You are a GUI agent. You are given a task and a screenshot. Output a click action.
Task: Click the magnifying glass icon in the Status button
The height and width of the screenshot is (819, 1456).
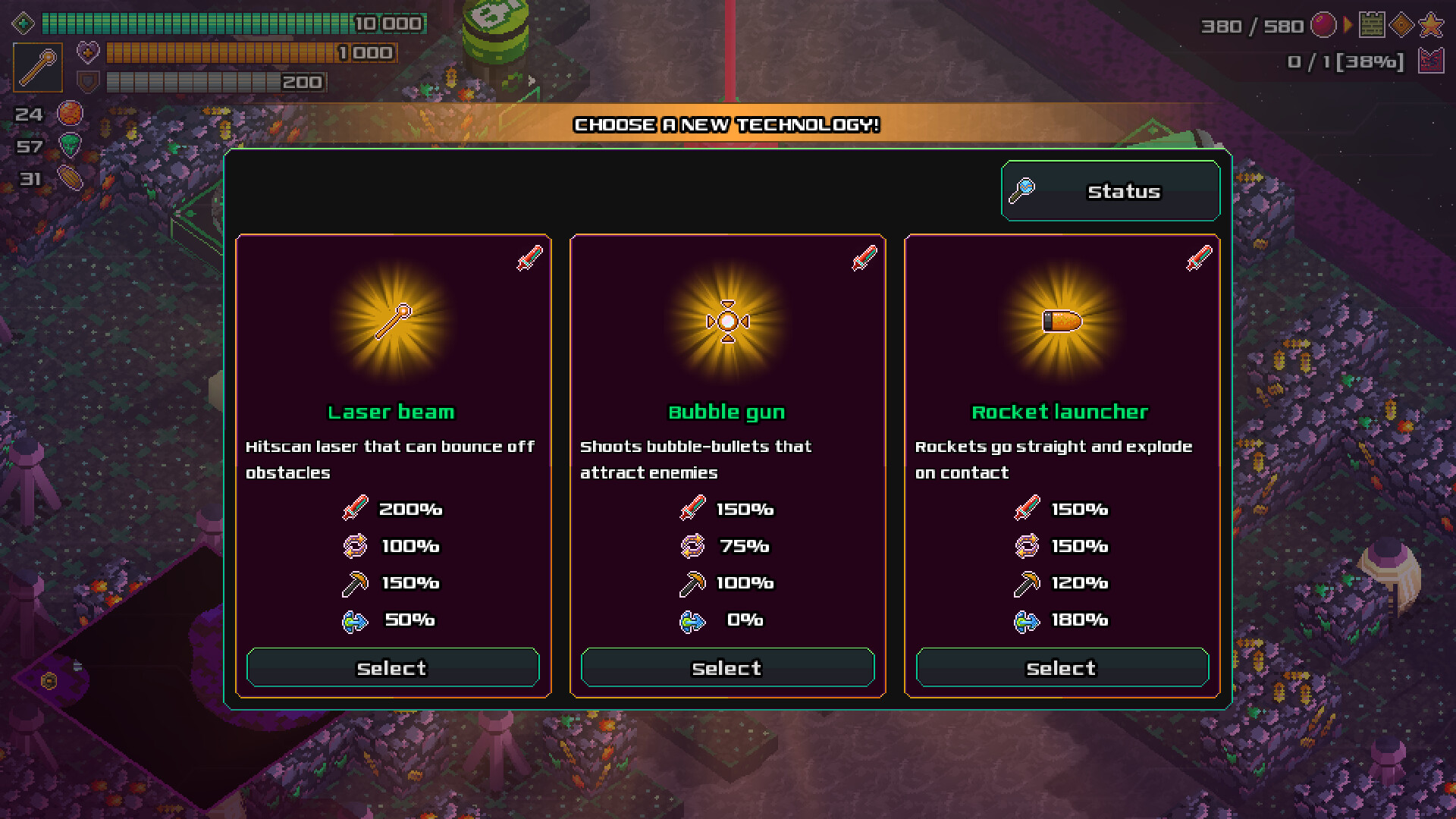click(x=1022, y=191)
